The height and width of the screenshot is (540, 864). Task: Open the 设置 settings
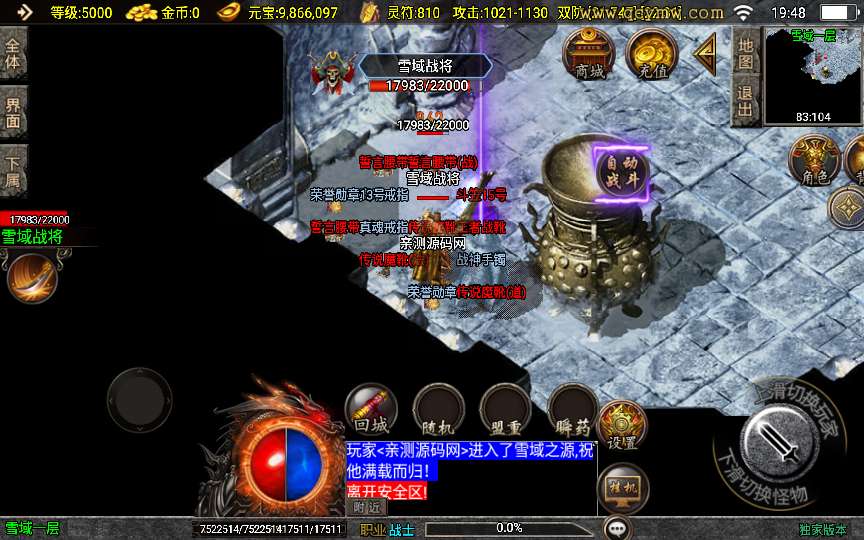(622, 427)
